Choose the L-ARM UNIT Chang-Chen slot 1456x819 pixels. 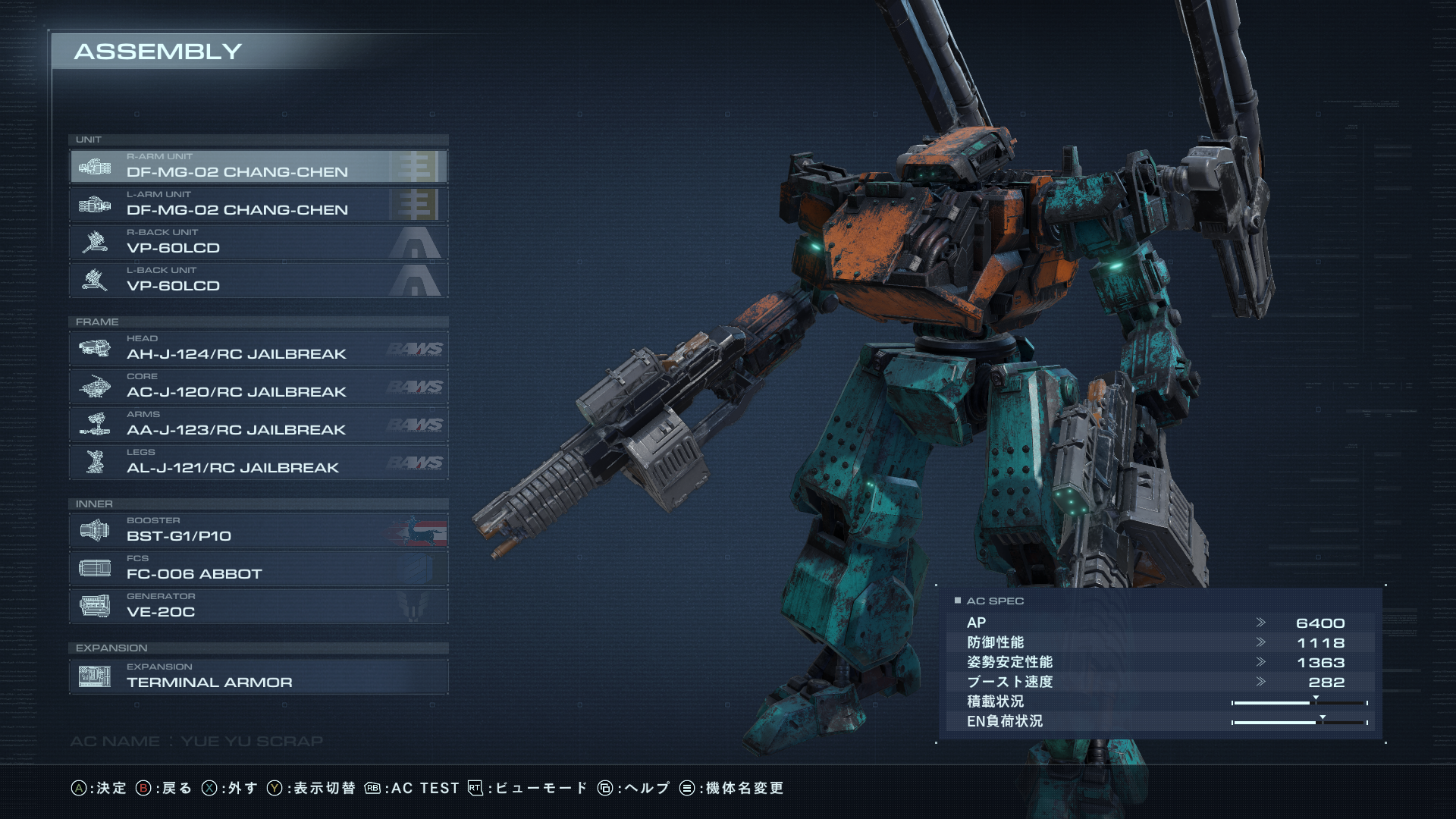[x=258, y=204]
